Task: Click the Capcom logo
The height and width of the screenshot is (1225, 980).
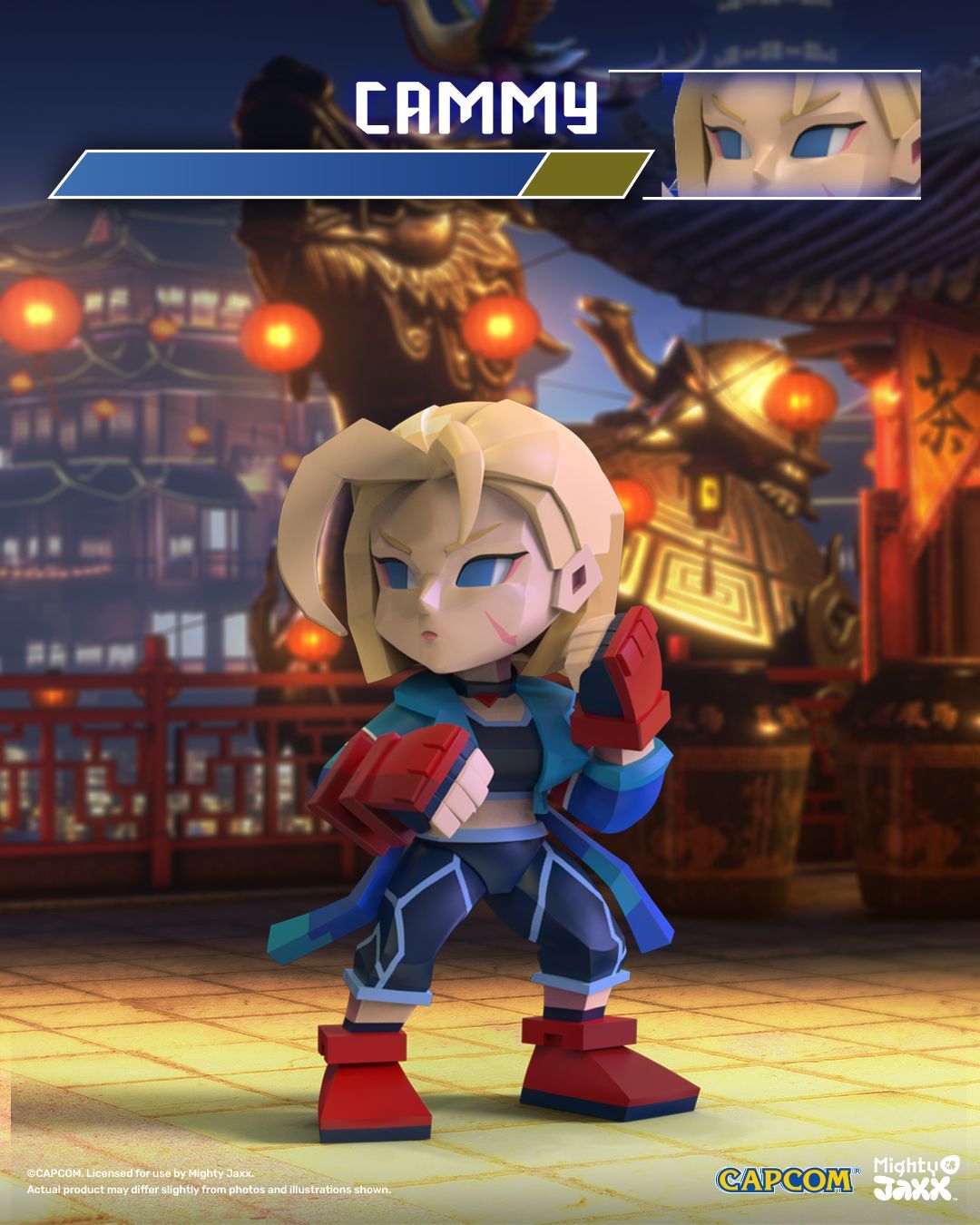Action: point(785,1179)
